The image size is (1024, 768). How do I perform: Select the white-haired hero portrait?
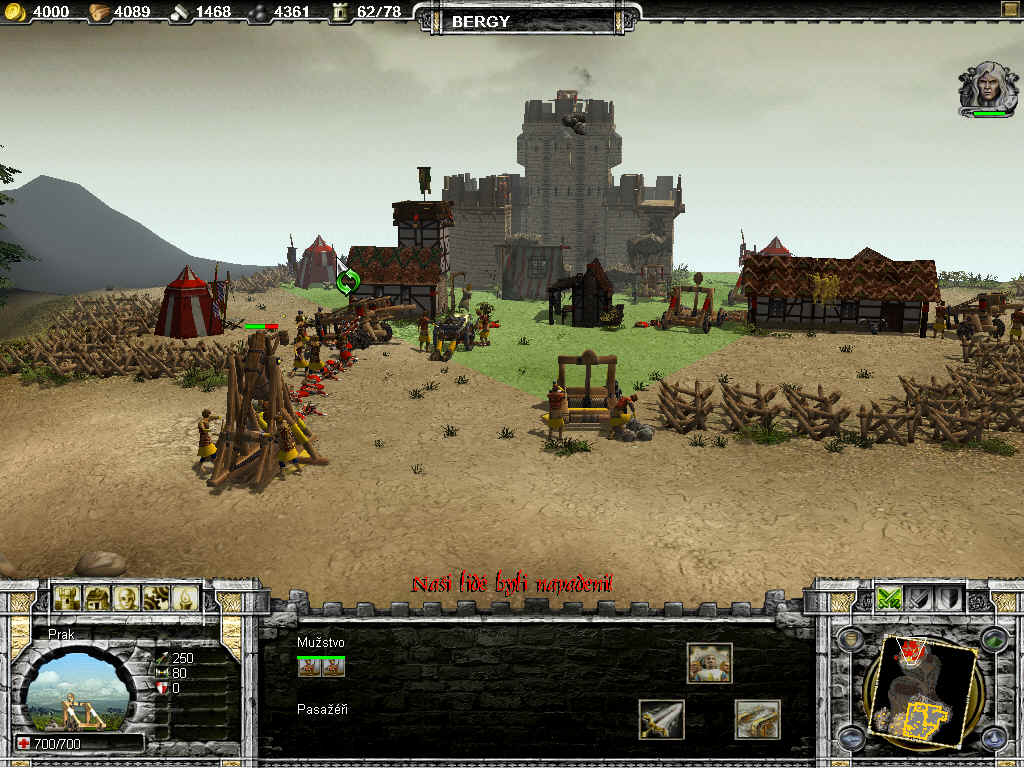pos(987,88)
